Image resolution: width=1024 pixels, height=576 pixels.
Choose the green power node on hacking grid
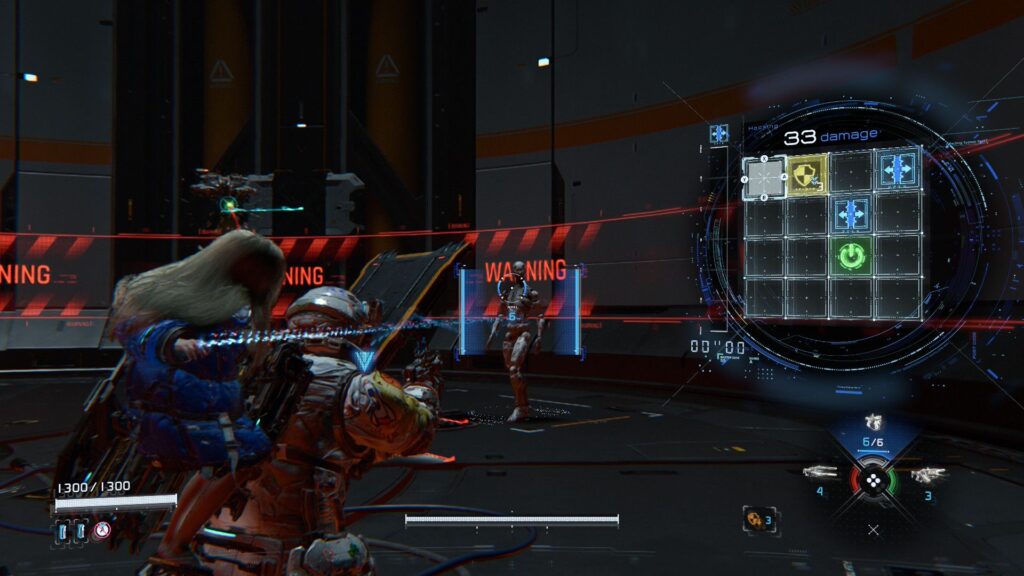click(851, 257)
